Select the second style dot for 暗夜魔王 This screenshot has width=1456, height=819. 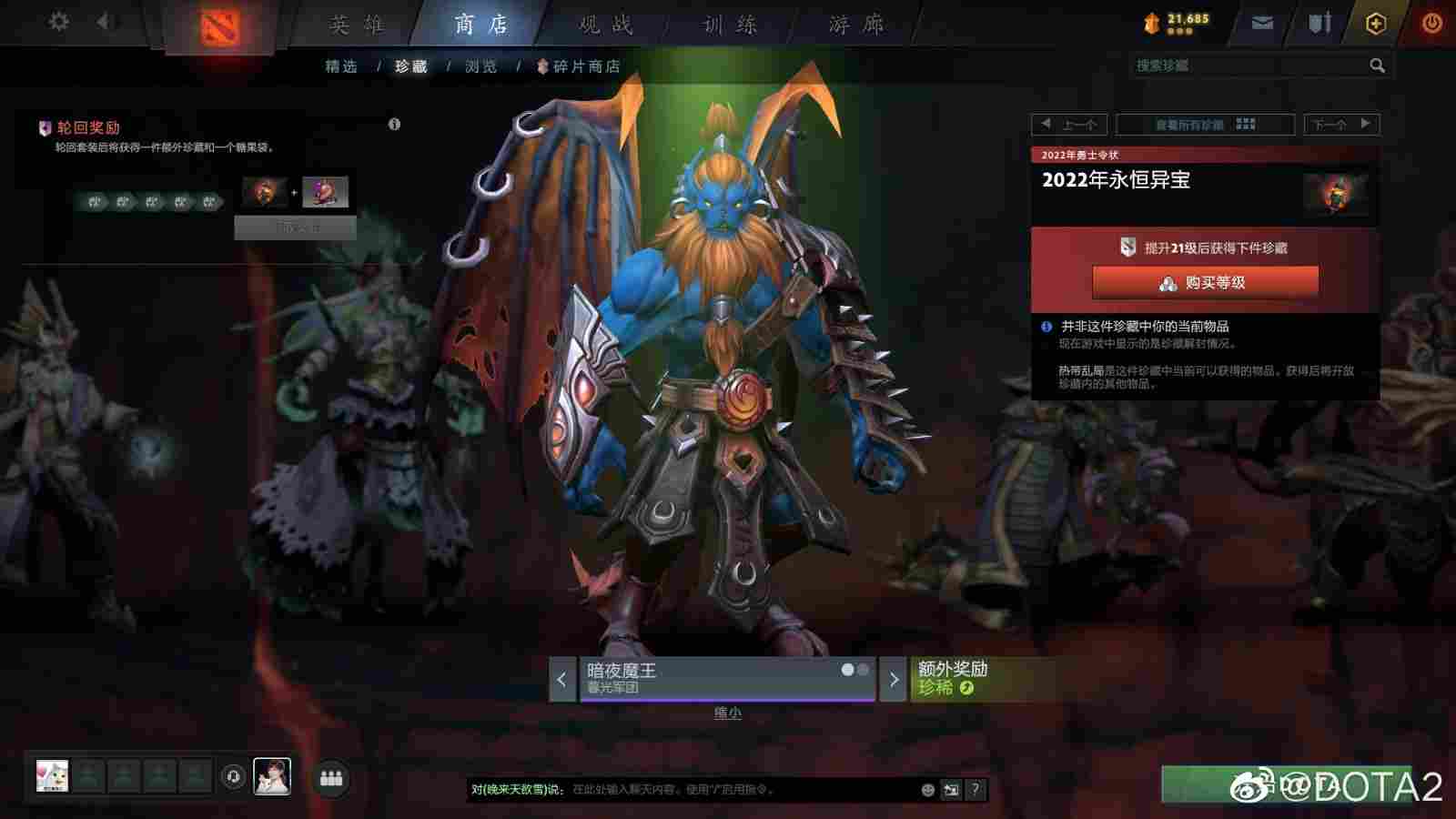pos(862,669)
